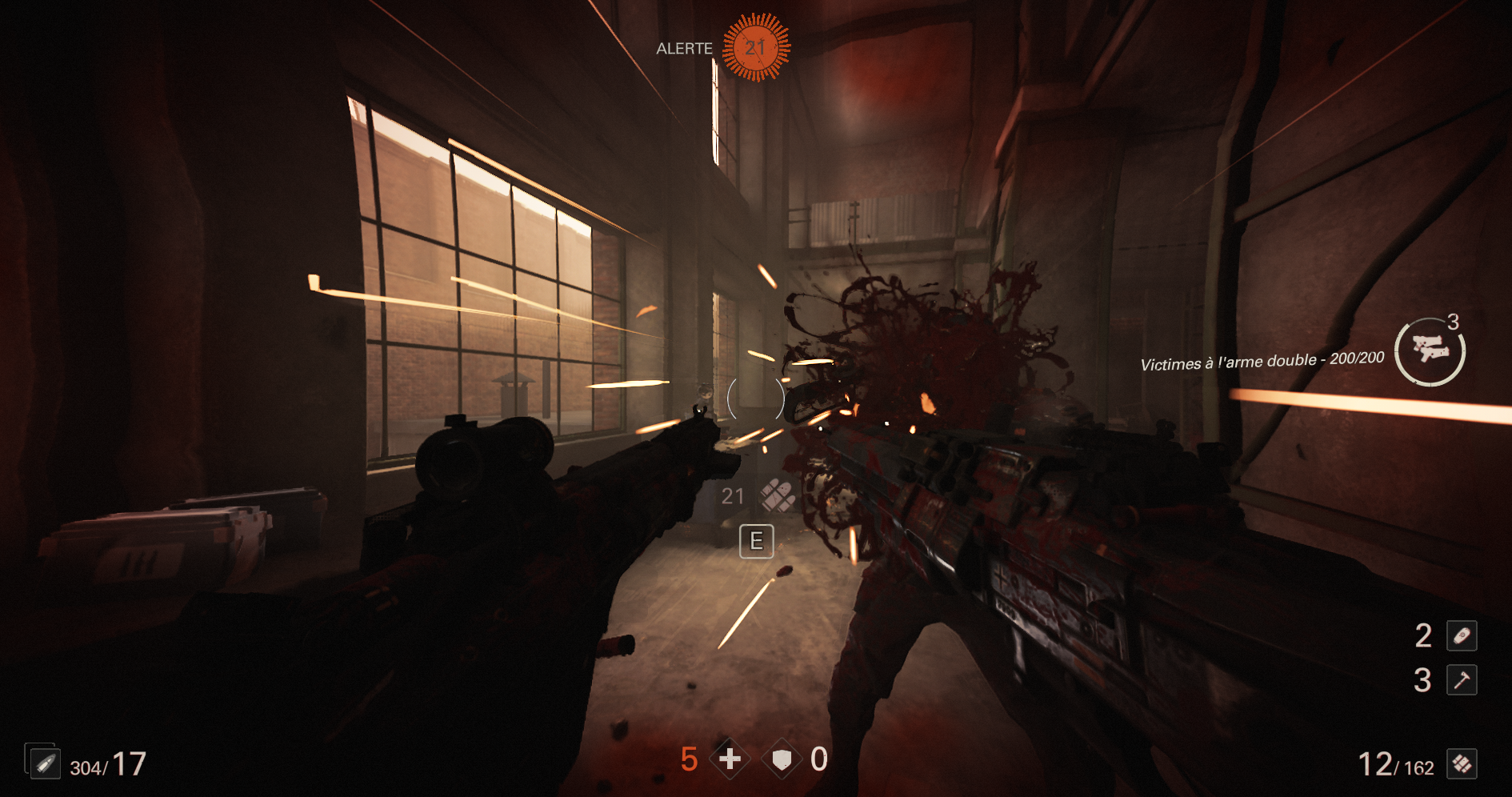1512x797 pixels.
Task: Select the health cross icon
Action: (730, 759)
